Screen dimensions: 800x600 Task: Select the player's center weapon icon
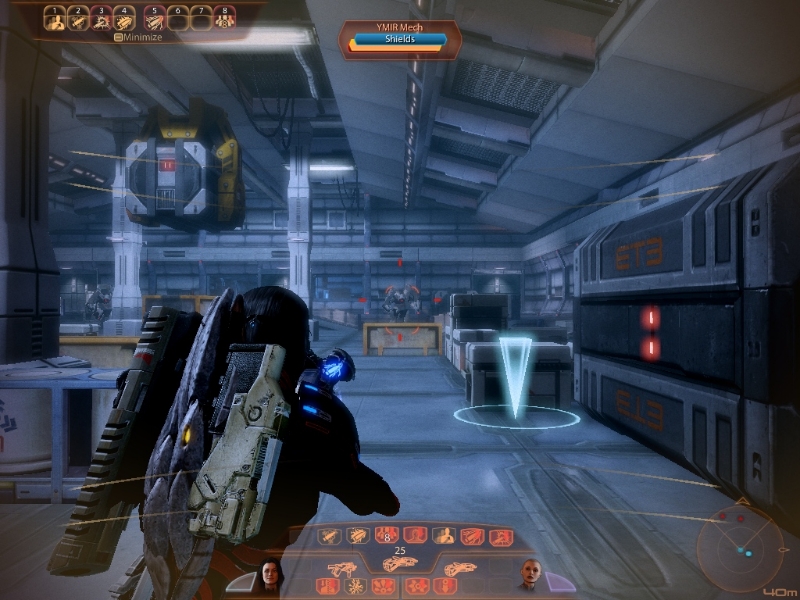click(400, 565)
